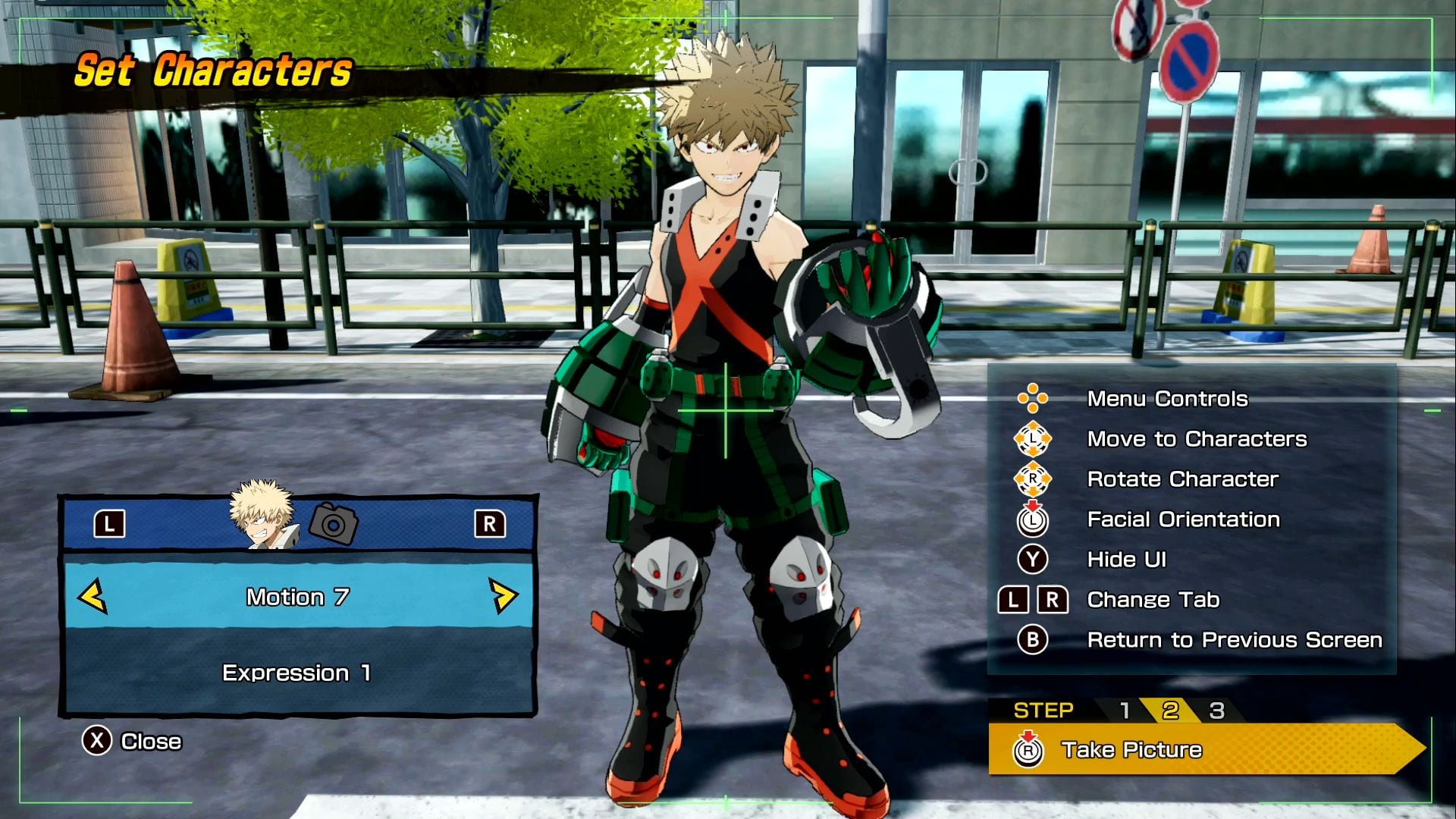Select step 3 in the step indicator
1456x819 pixels.
pos(1216,711)
